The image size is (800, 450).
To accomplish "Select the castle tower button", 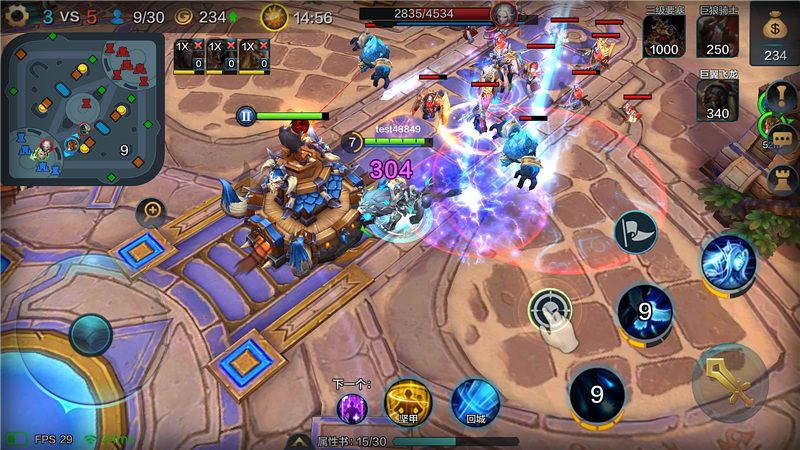I will pos(780,178).
